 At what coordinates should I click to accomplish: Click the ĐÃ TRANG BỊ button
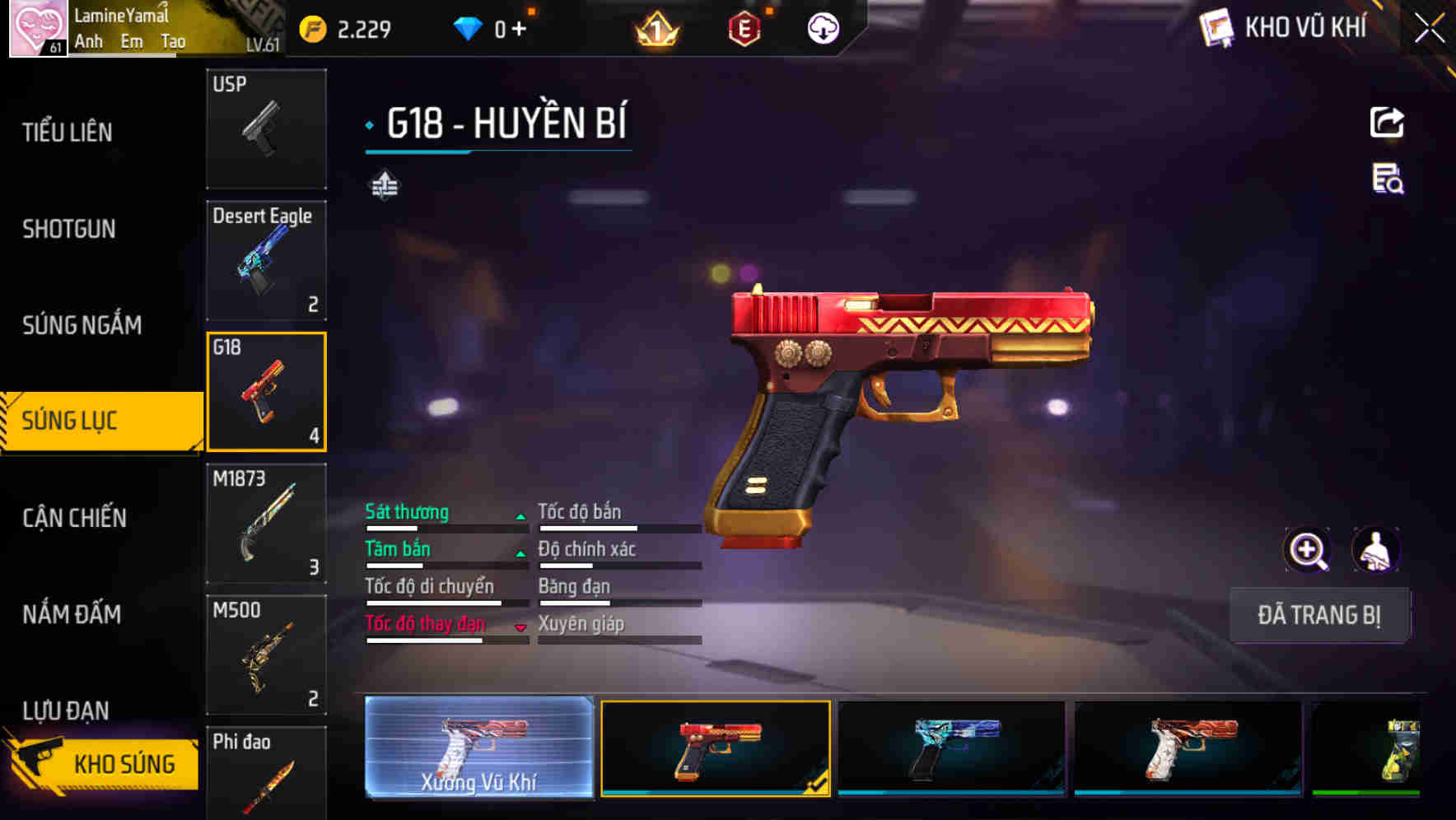pyautogui.click(x=1319, y=615)
